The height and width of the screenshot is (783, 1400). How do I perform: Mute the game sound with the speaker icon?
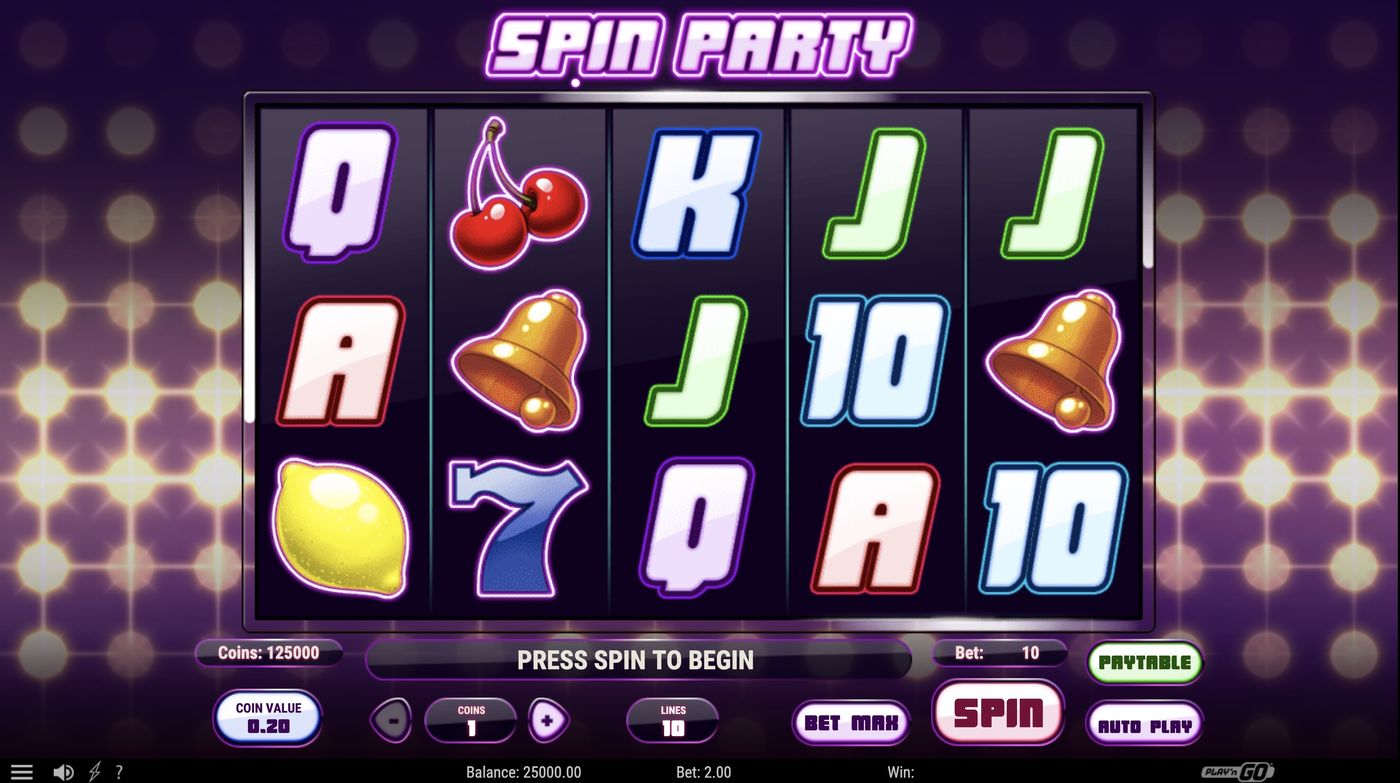coord(64,771)
